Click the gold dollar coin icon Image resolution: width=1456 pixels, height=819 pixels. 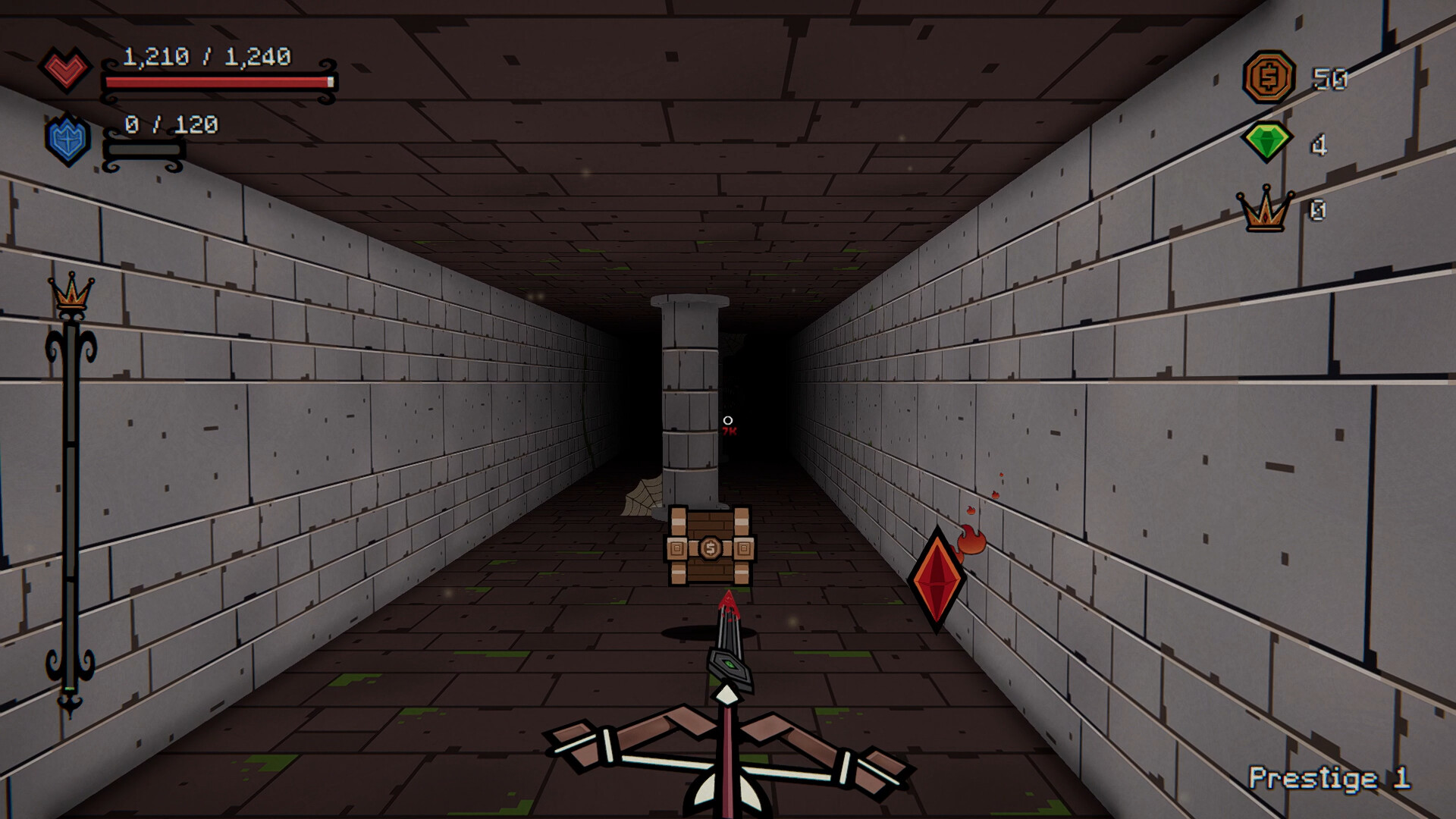click(1269, 77)
